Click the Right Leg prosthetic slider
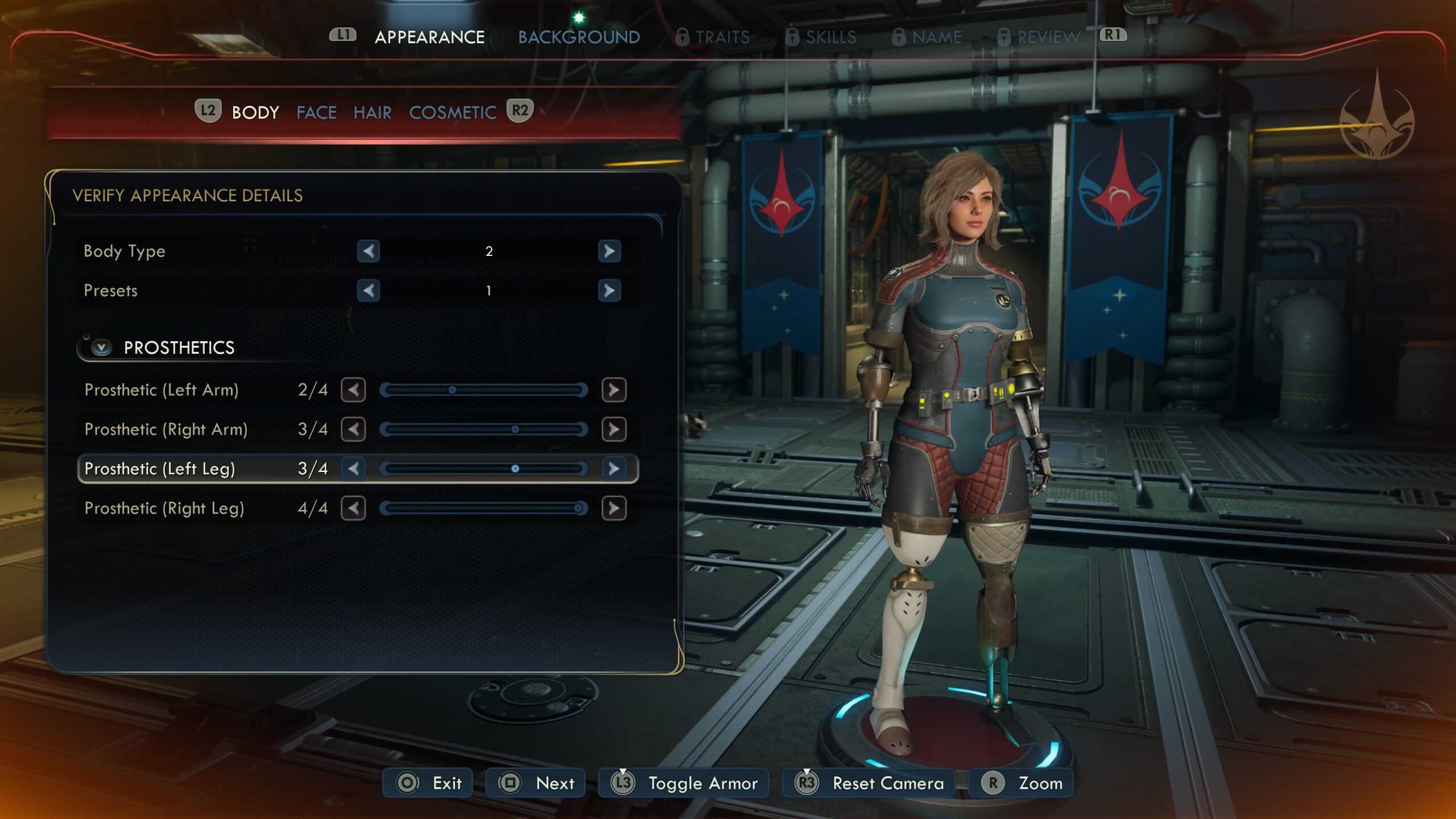 point(483,508)
